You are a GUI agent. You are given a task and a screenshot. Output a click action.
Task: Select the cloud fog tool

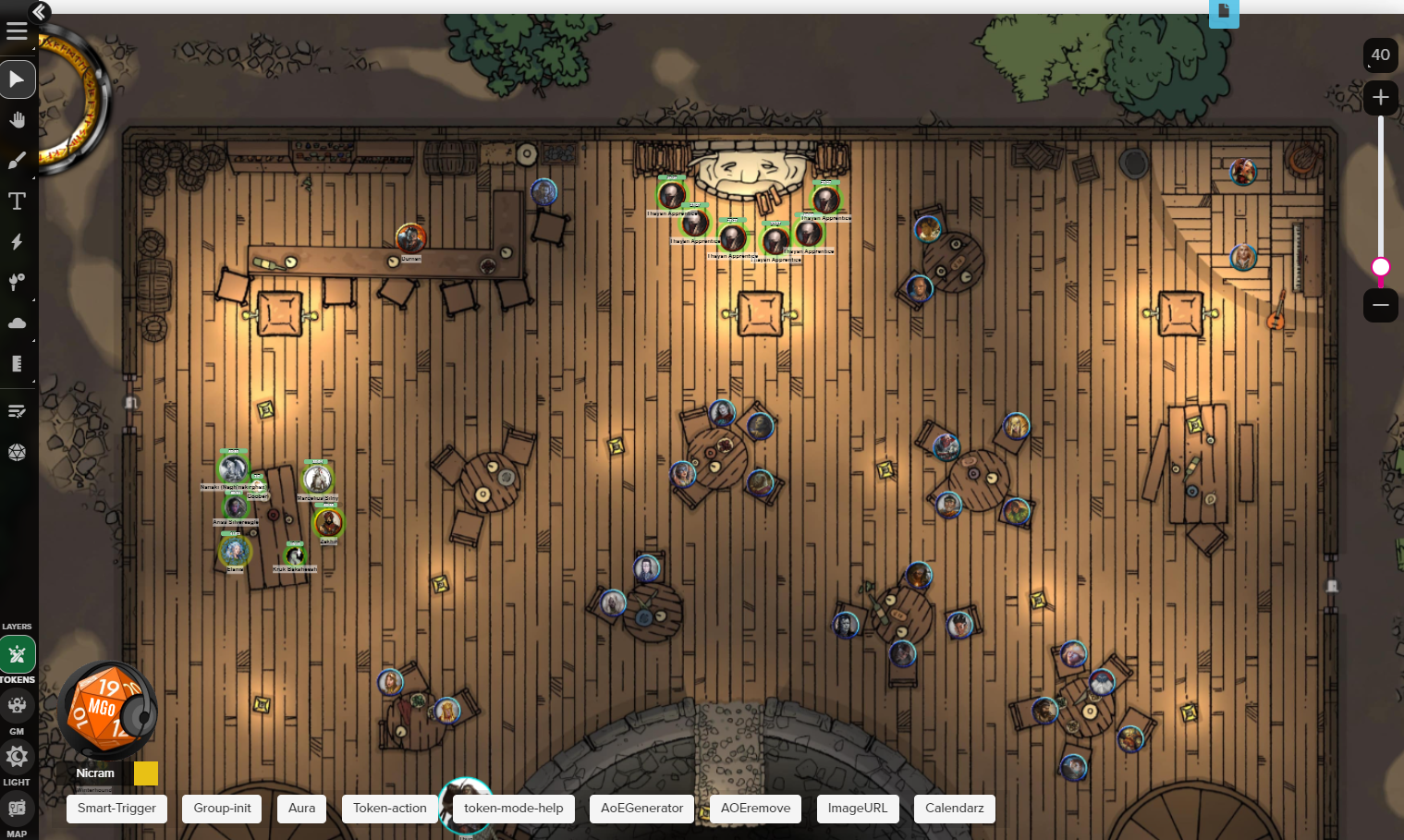(17, 323)
